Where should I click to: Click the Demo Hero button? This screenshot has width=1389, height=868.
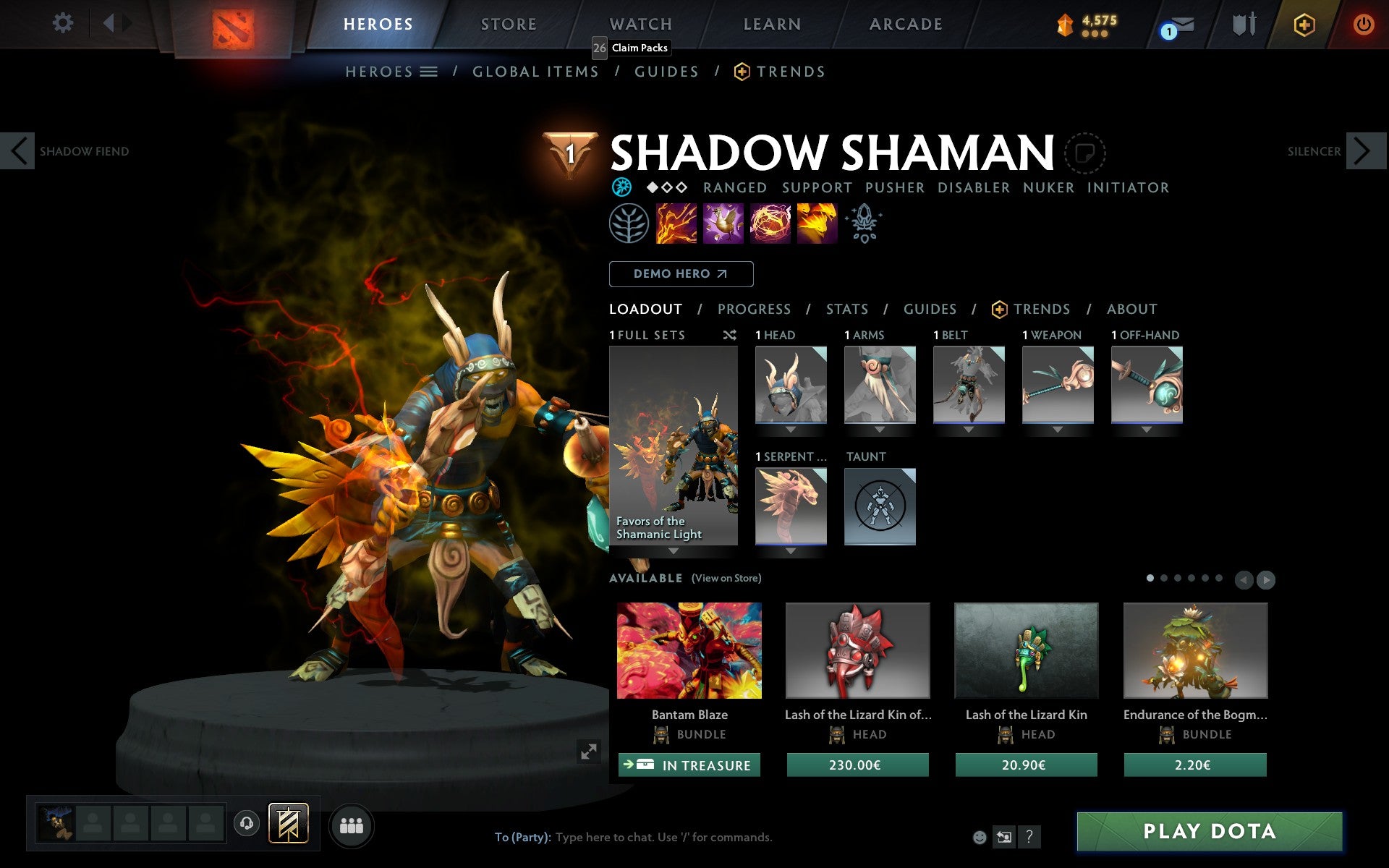[x=681, y=274]
